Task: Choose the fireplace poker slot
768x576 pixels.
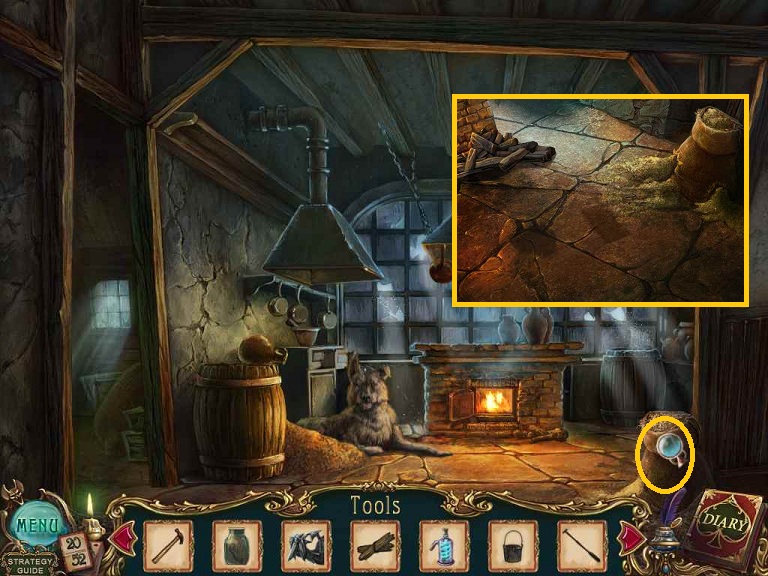Action: tap(582, 546)
